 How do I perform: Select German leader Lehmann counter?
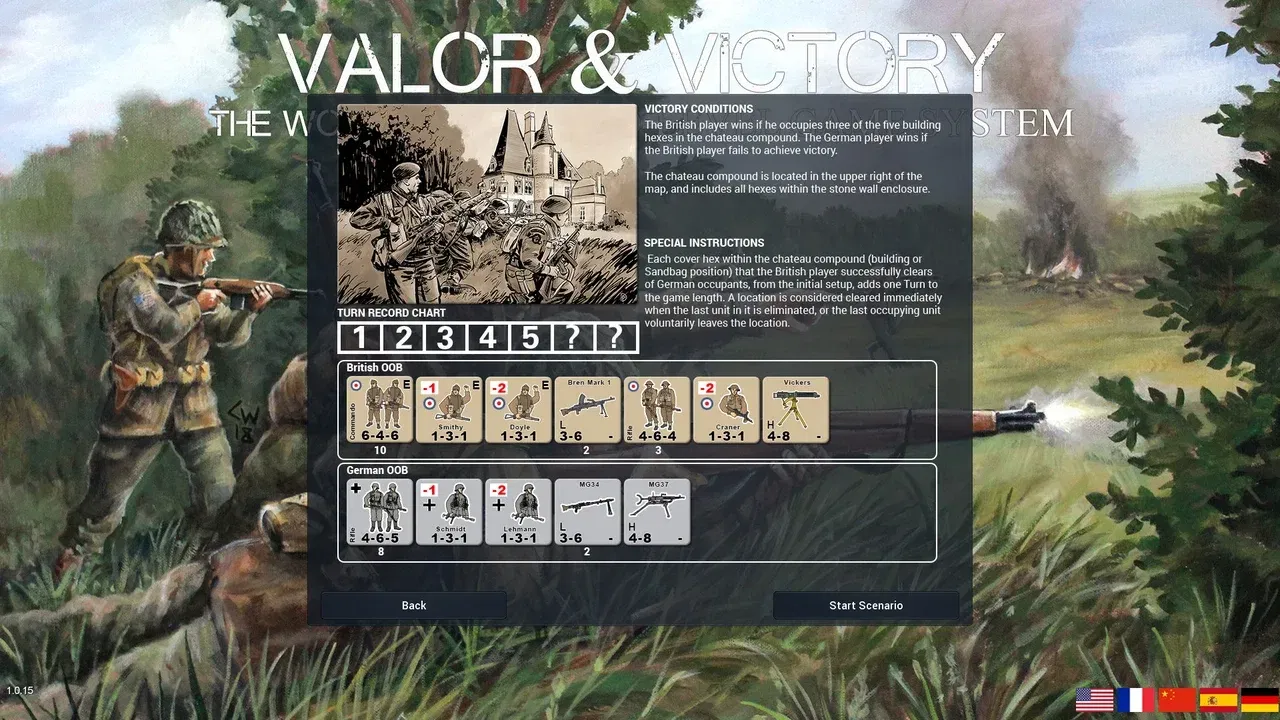[x=519, y=511]
